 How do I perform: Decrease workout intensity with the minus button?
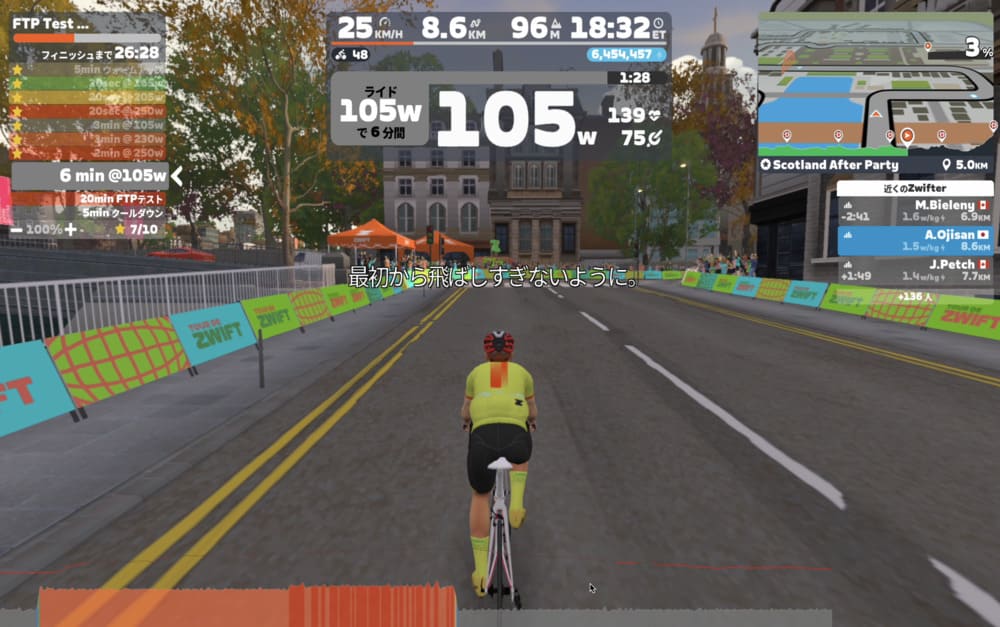[x=17, y=229]
